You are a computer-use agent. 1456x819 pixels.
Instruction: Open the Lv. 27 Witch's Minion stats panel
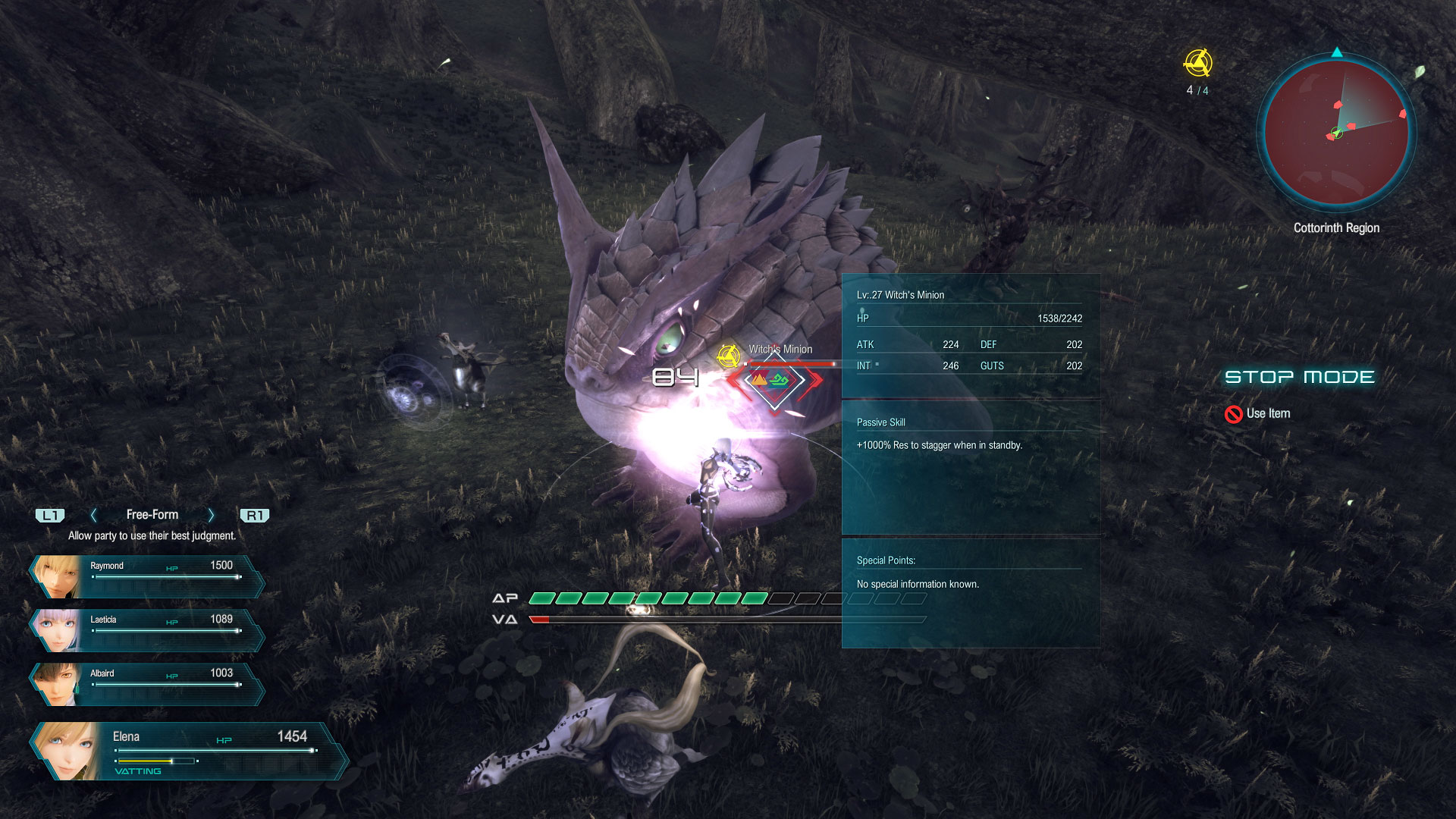pos(970,334)
